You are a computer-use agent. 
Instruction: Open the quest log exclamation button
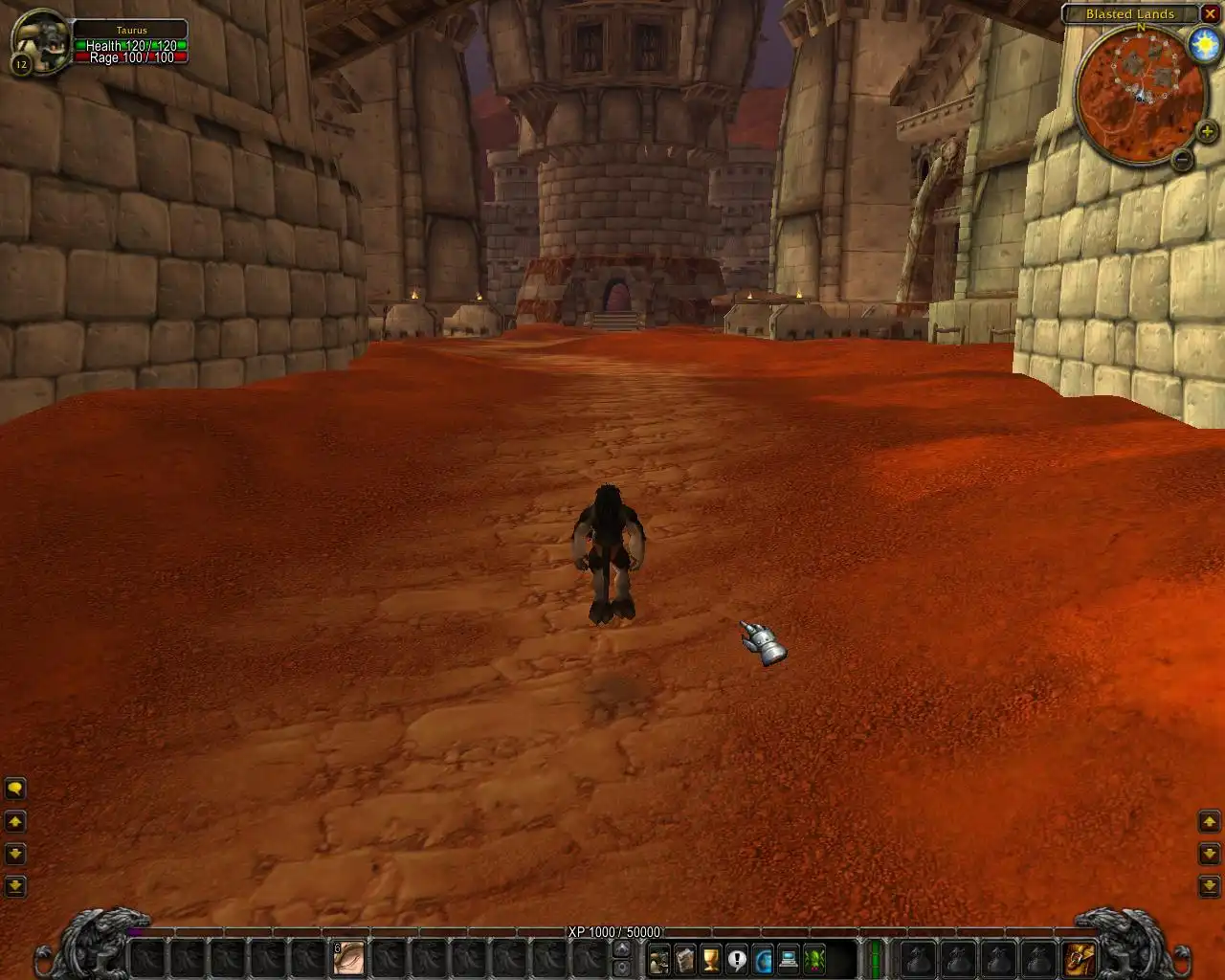pyautogui.click(x=736, y=958)
